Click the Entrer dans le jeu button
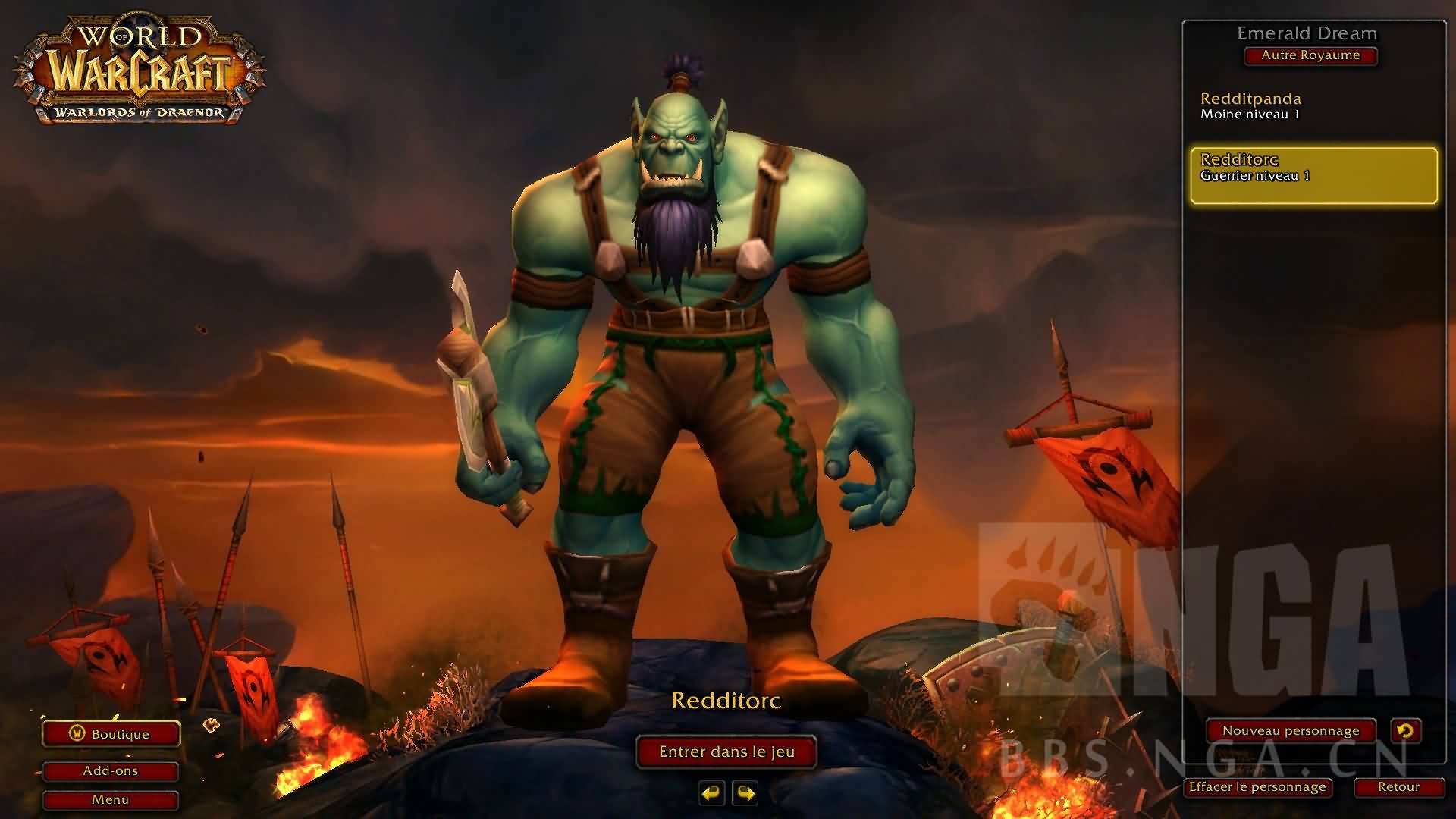 click(x=726, y=752)
